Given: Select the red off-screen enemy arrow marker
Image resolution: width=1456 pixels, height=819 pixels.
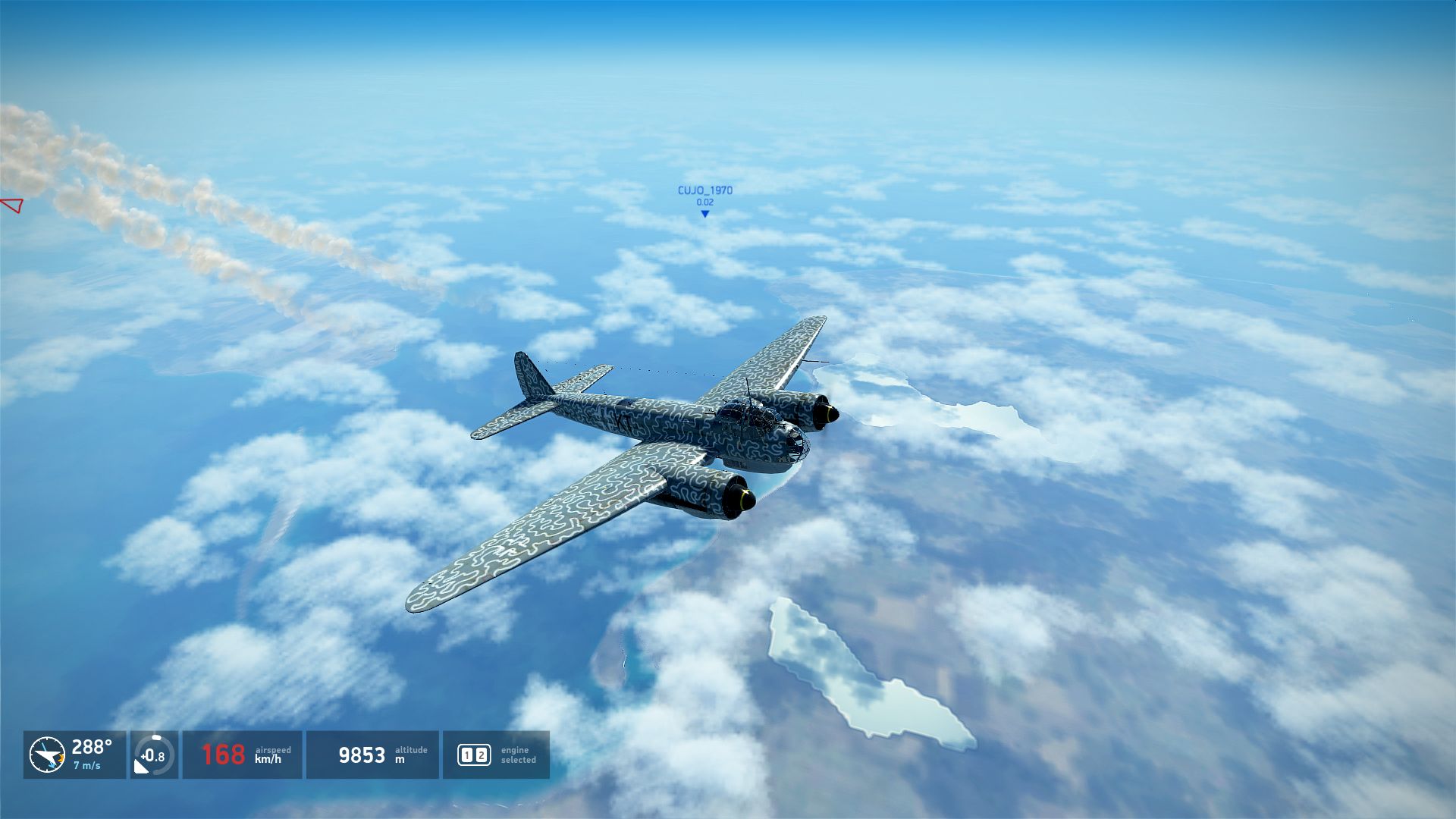Looking at the screenshot, I should tap(12, 205).
